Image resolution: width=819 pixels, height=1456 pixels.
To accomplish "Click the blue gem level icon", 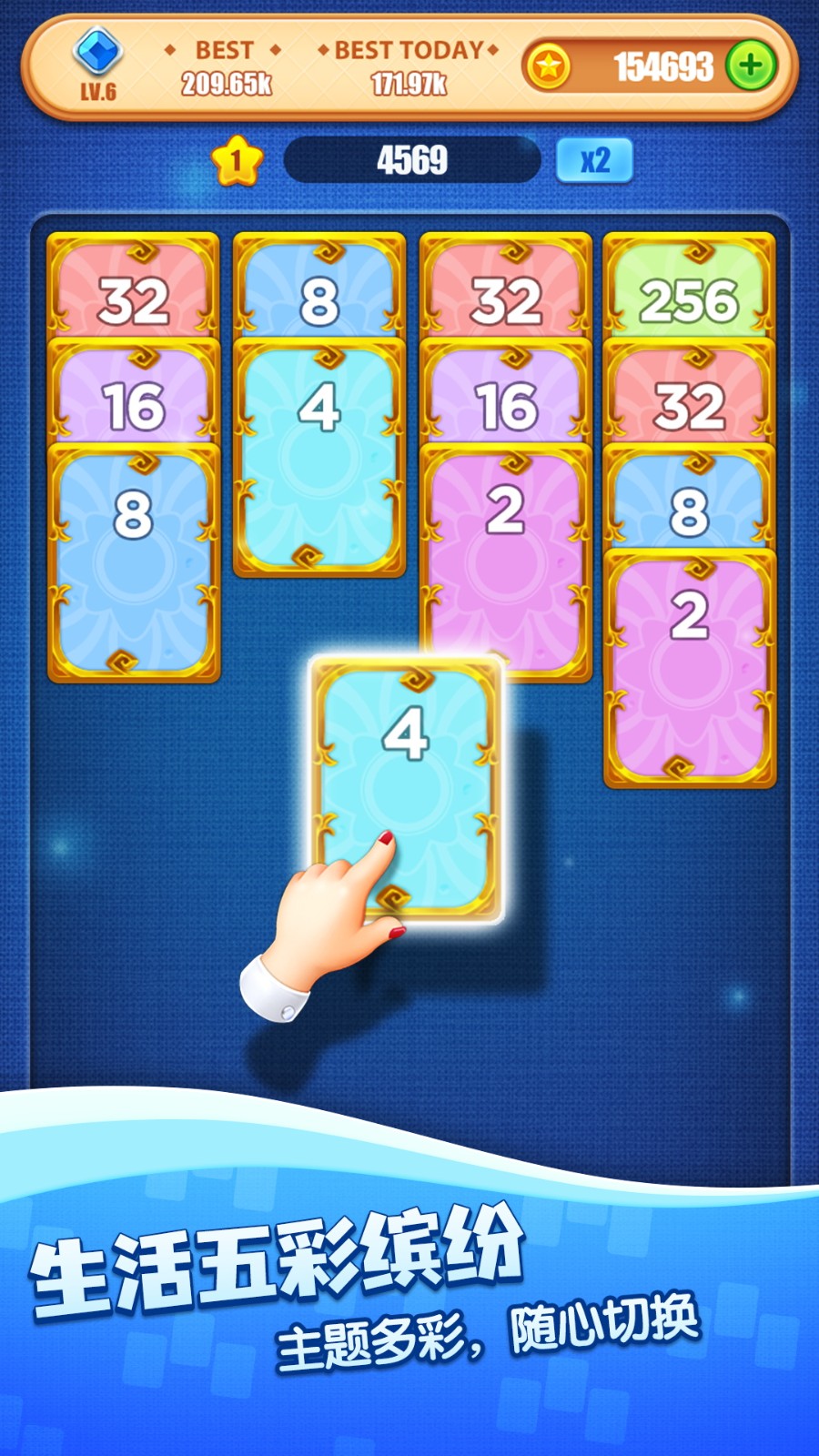I will coord(97,53).
